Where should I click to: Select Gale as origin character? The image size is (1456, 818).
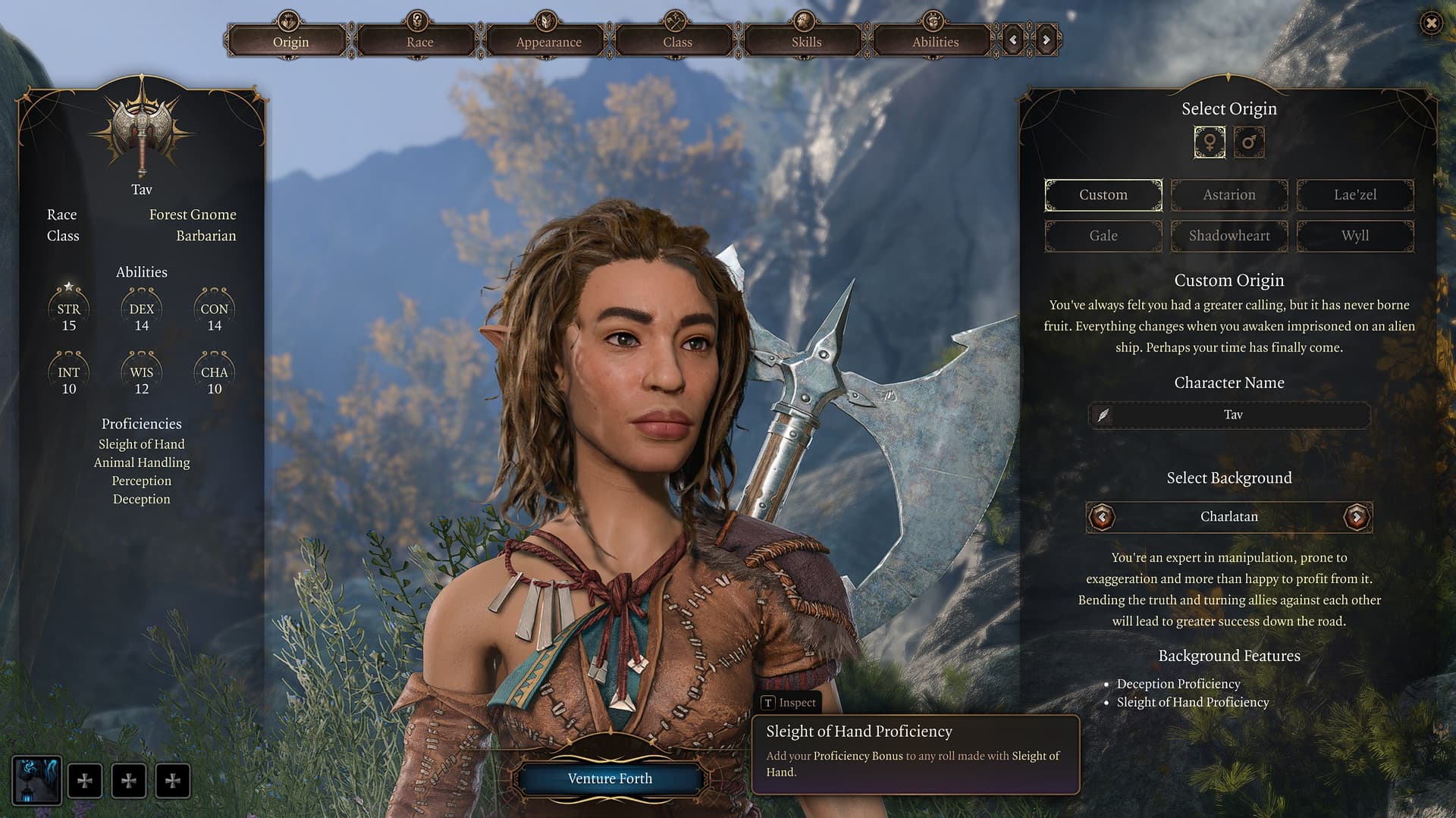click(x=1103, y=236)
